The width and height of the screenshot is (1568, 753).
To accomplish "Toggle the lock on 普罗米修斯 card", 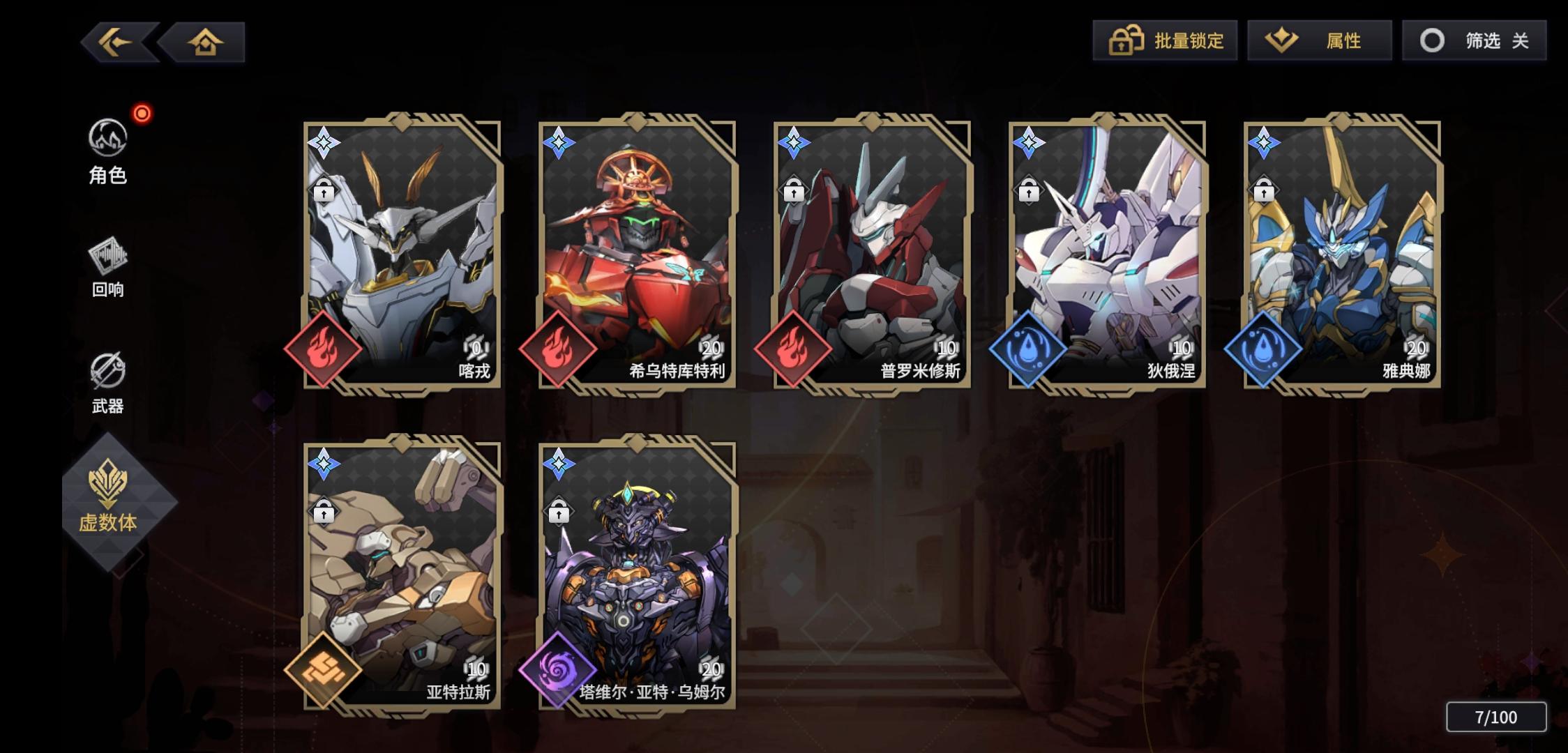I will pos(793,189).
